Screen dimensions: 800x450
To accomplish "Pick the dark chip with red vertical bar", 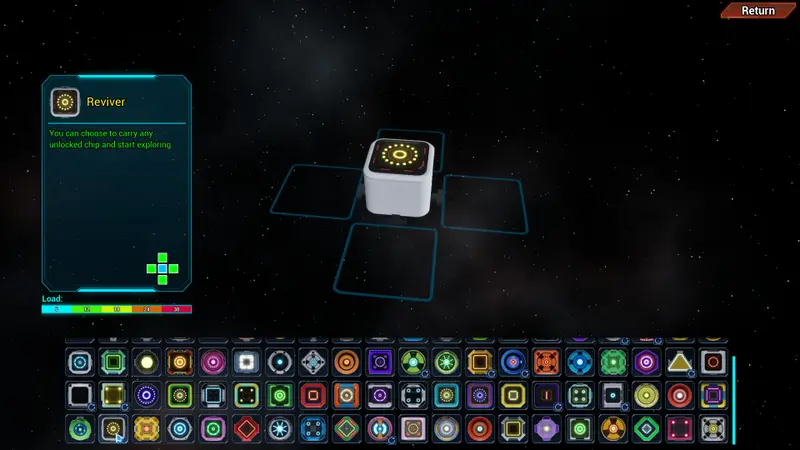I will 546,395.
